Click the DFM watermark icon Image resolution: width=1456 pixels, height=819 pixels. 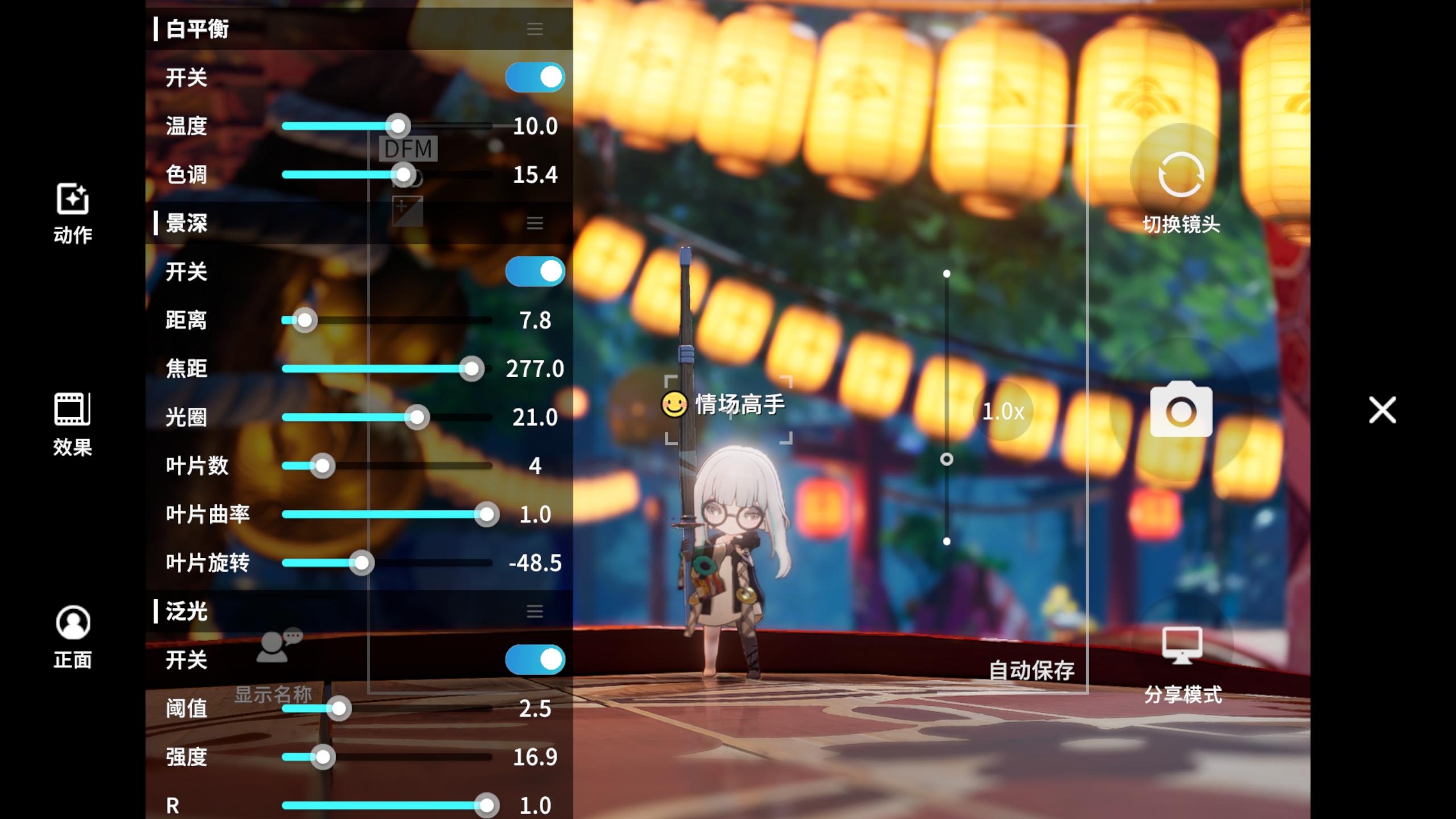tap(408, 149)
